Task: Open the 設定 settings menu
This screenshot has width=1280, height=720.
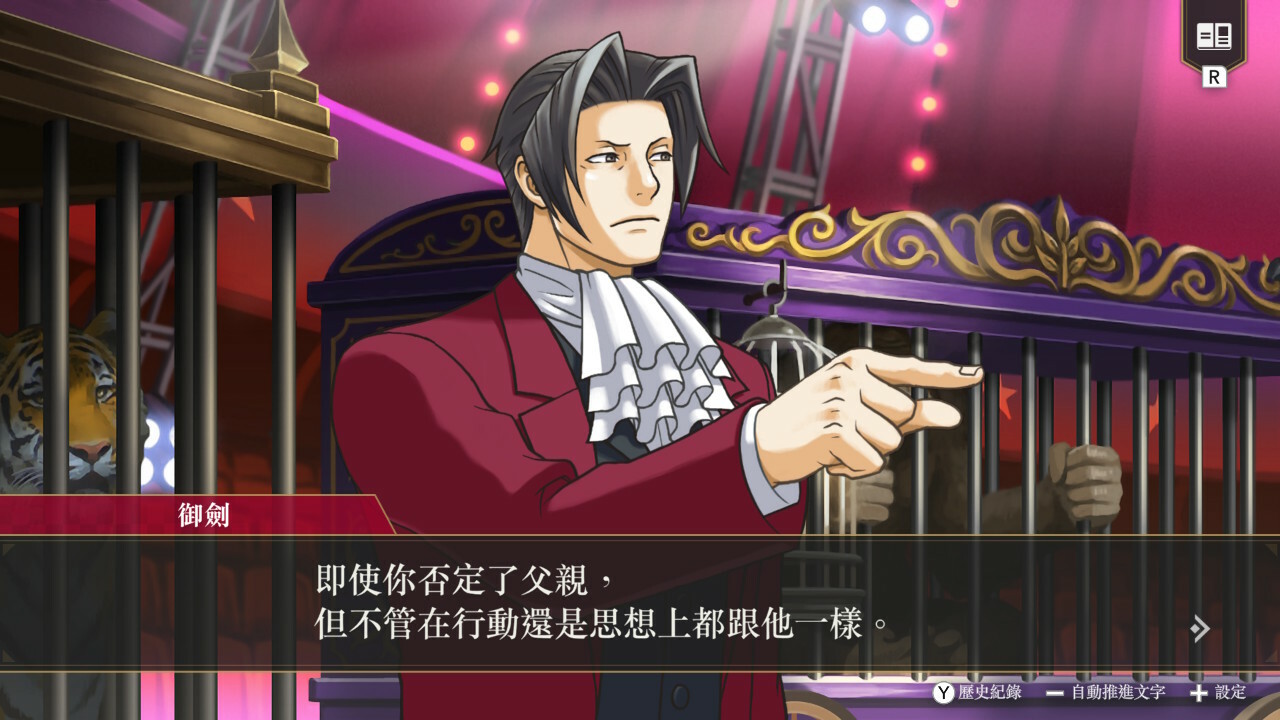Action: coord(1218,692)
